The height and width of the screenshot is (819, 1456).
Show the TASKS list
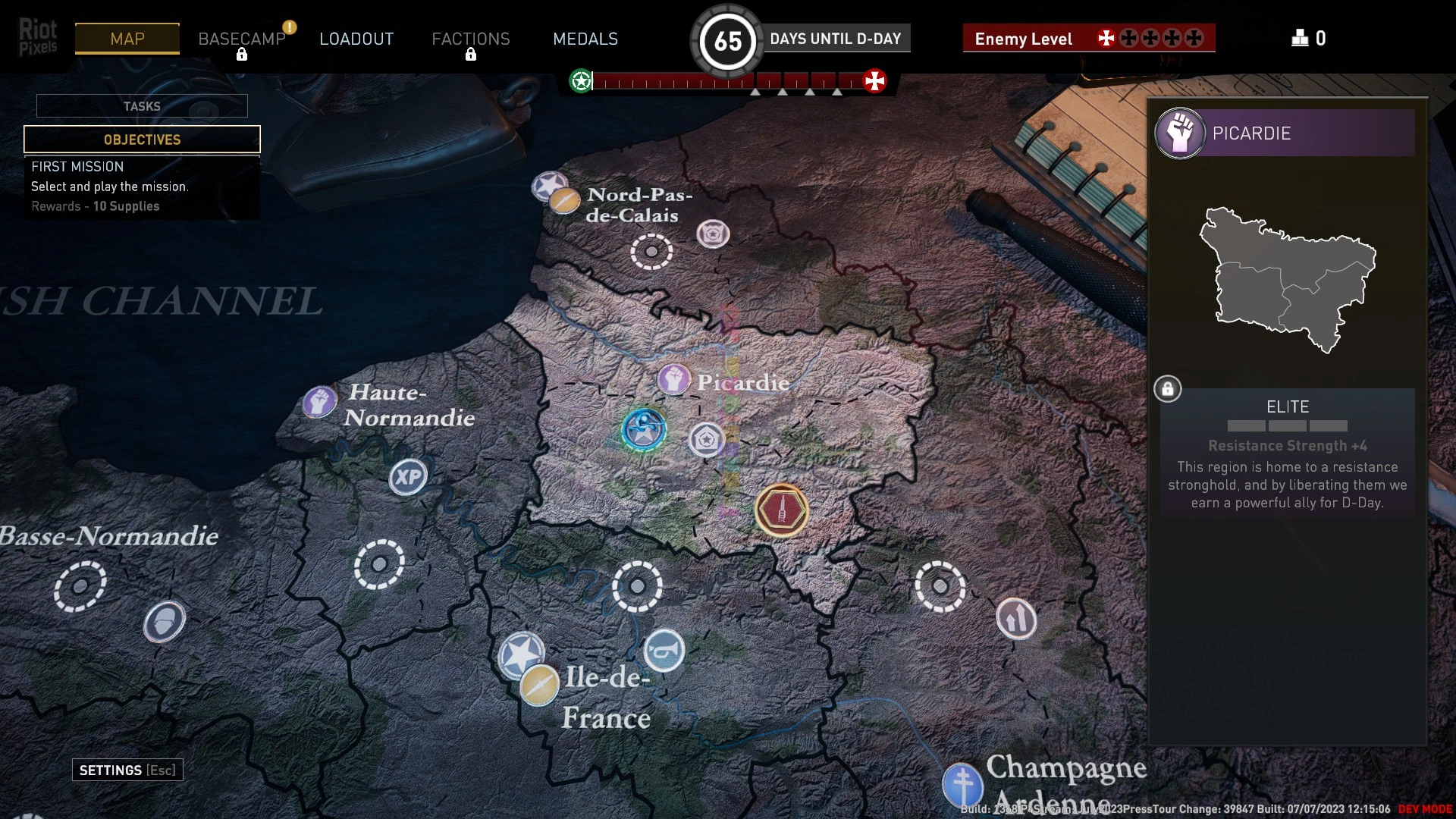[142, 106]
